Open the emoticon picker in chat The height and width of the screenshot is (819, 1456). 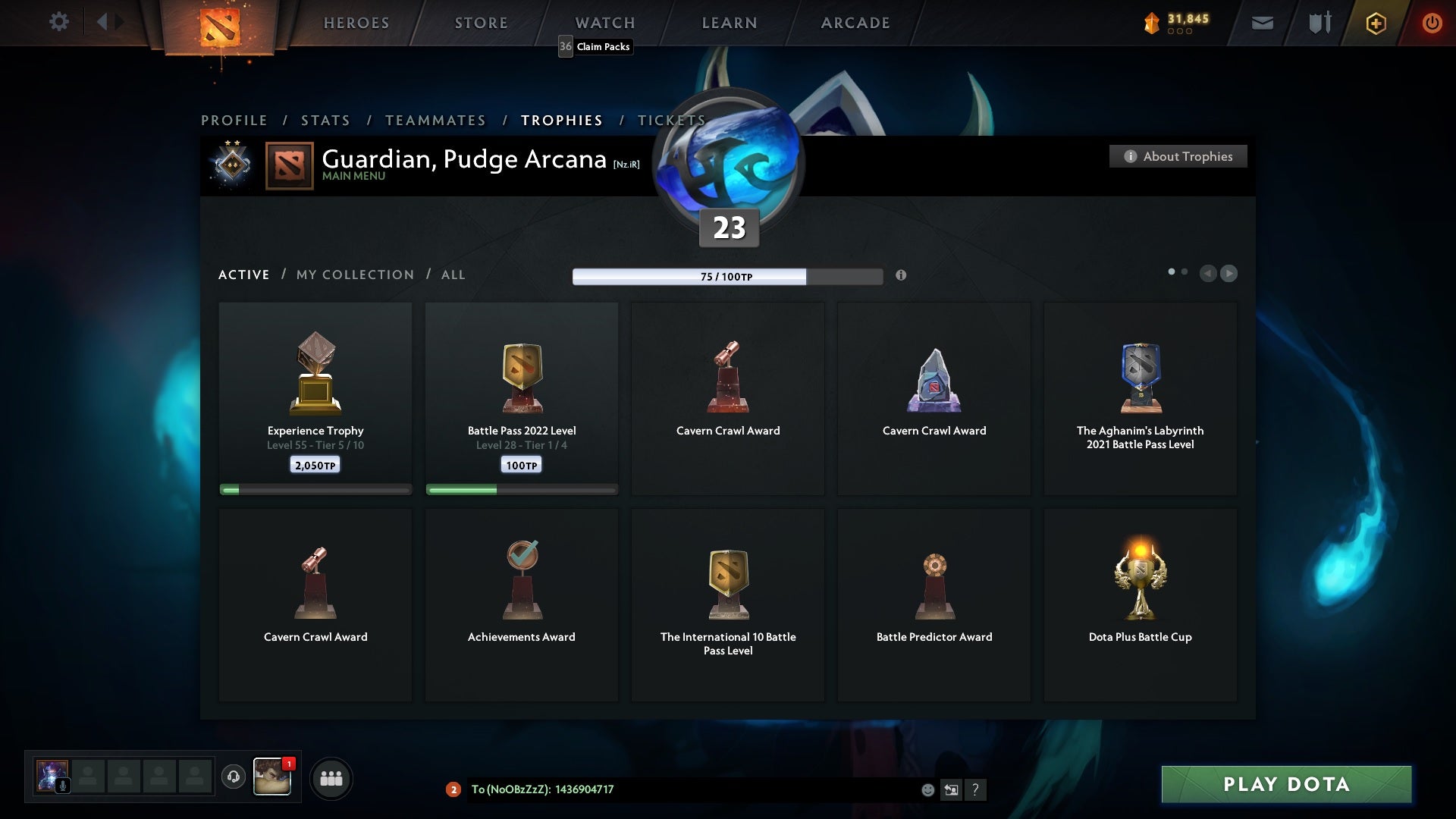[928, 789]
